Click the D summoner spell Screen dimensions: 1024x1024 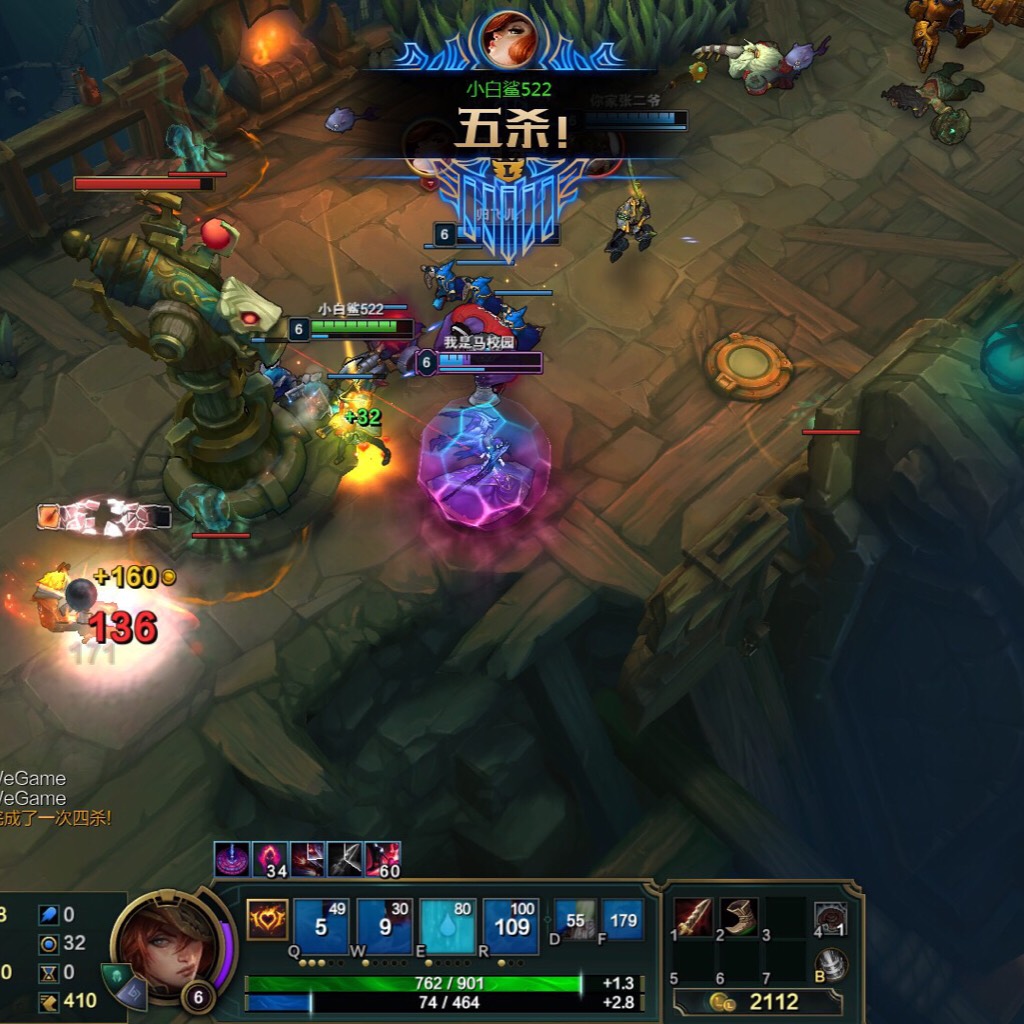click(575, 919)
